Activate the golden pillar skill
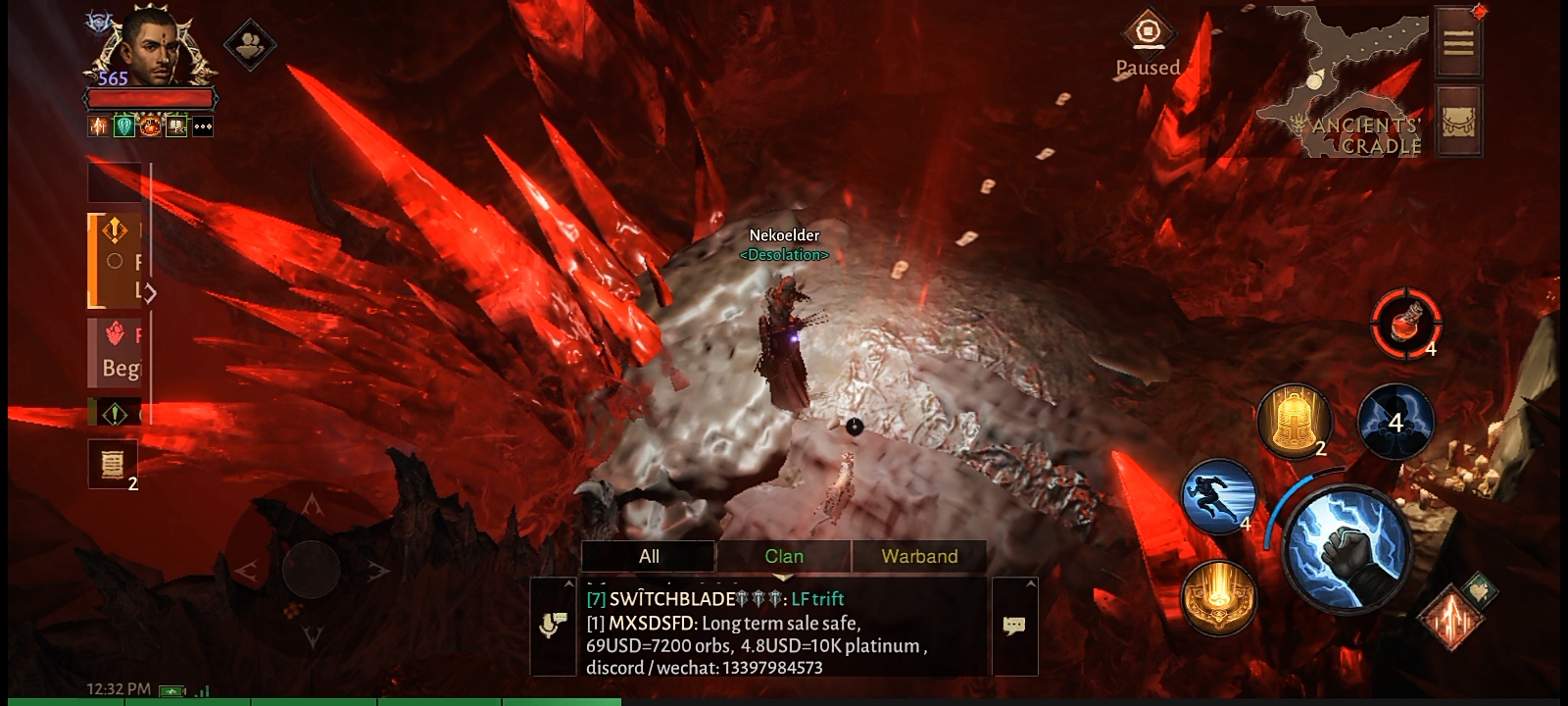1568x706 pixels. pos(1218,597)
